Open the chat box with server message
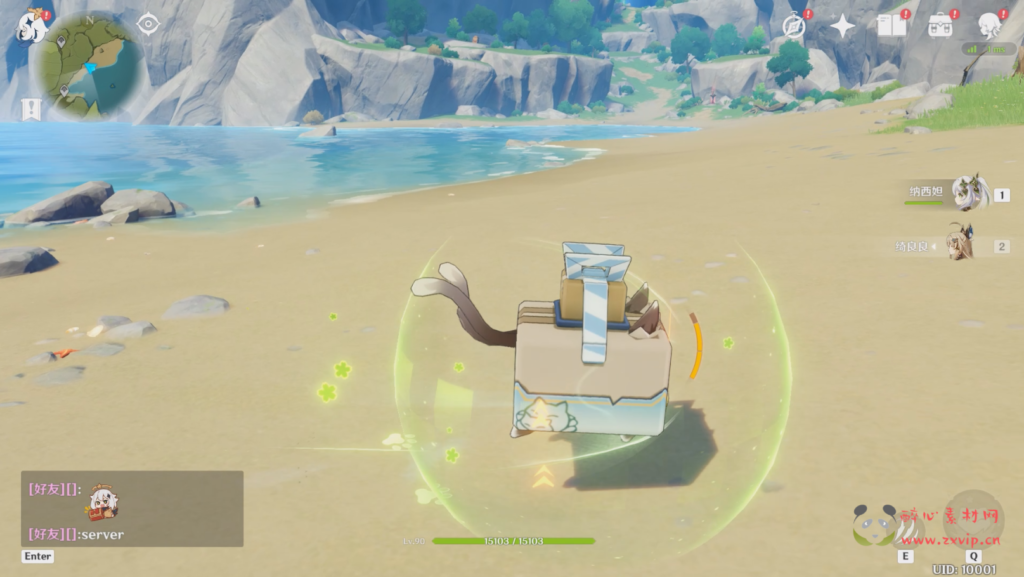 (x=132, y=509)
